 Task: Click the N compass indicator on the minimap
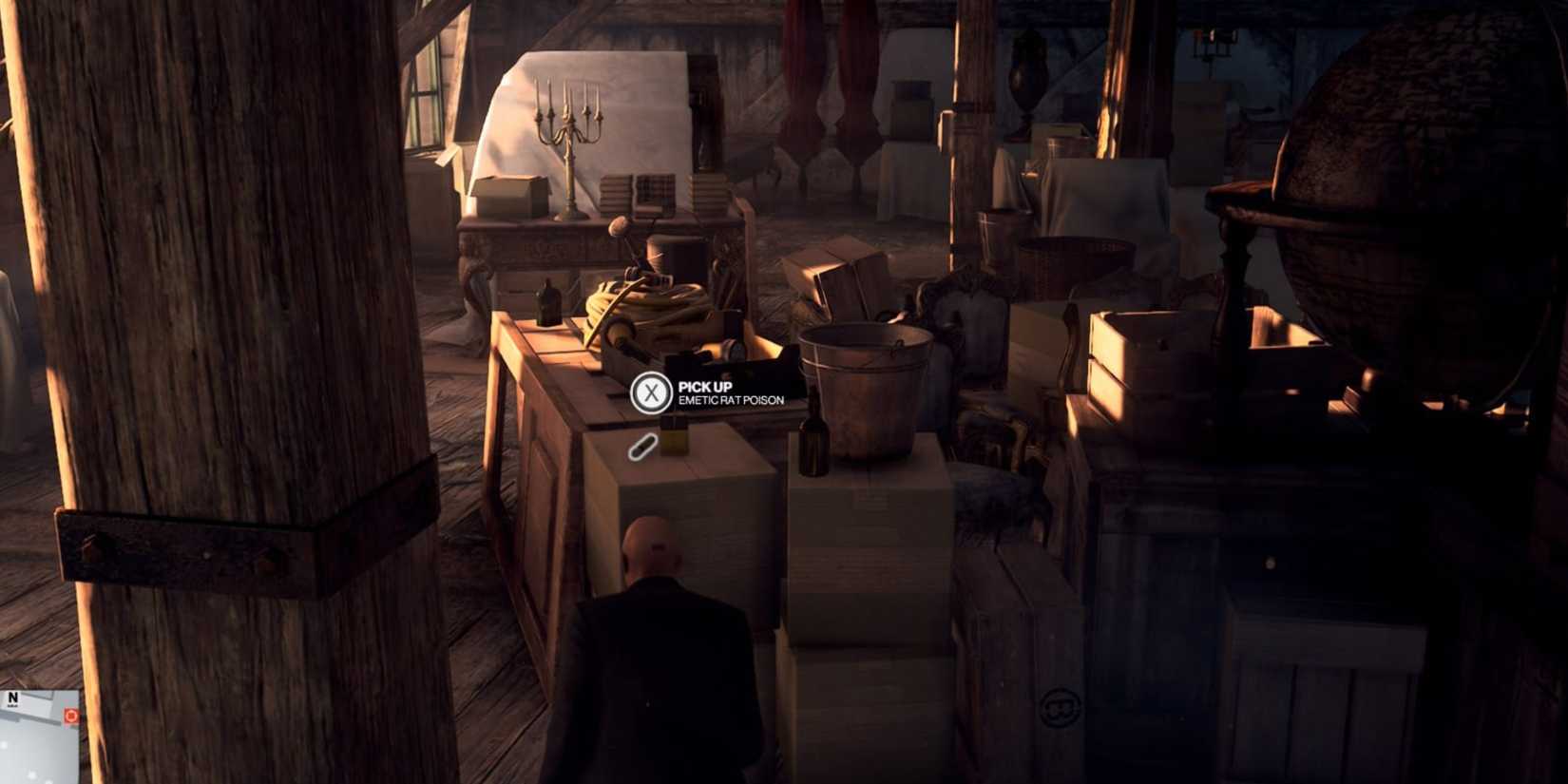click(12, 697)
